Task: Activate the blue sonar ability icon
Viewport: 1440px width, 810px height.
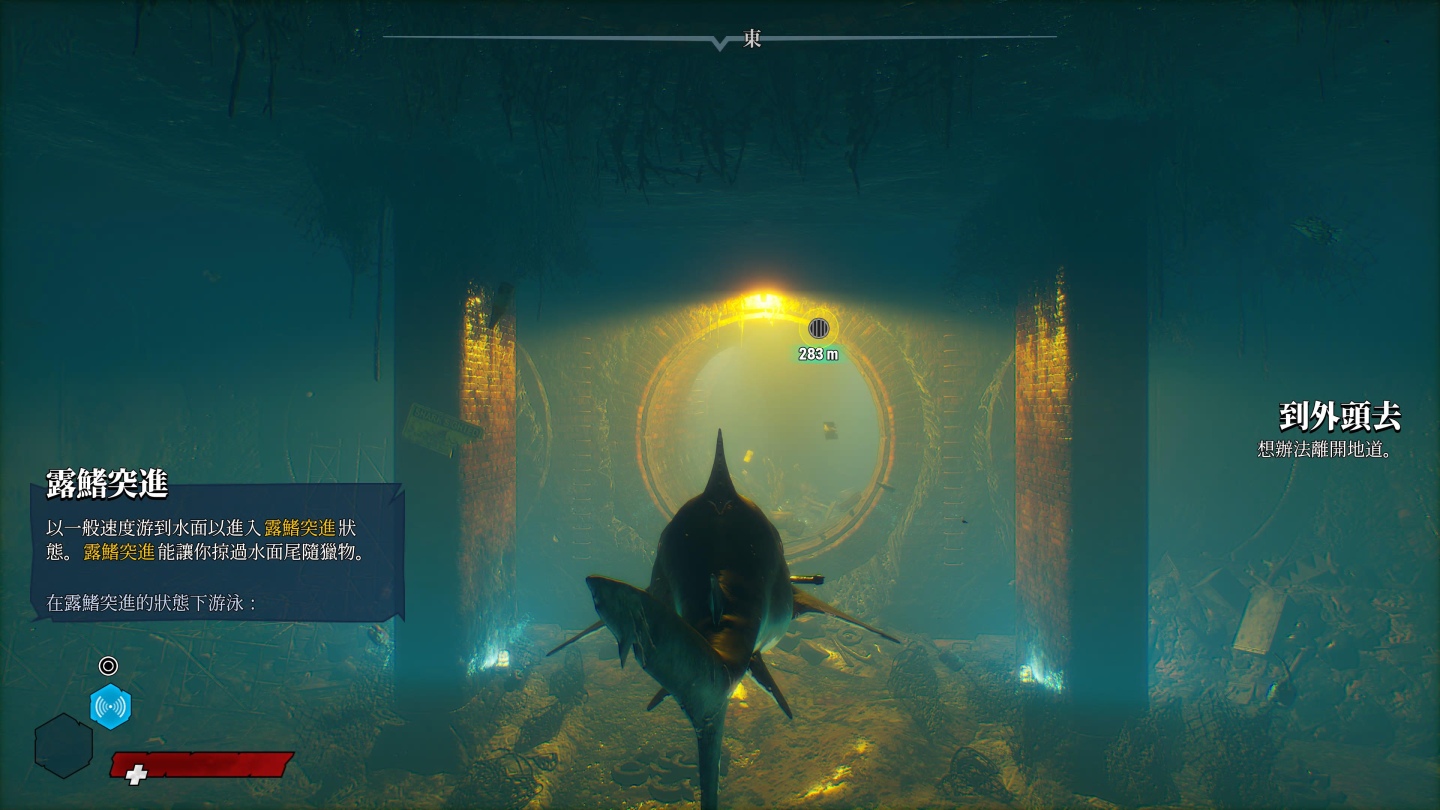Action: click(110, 707)
